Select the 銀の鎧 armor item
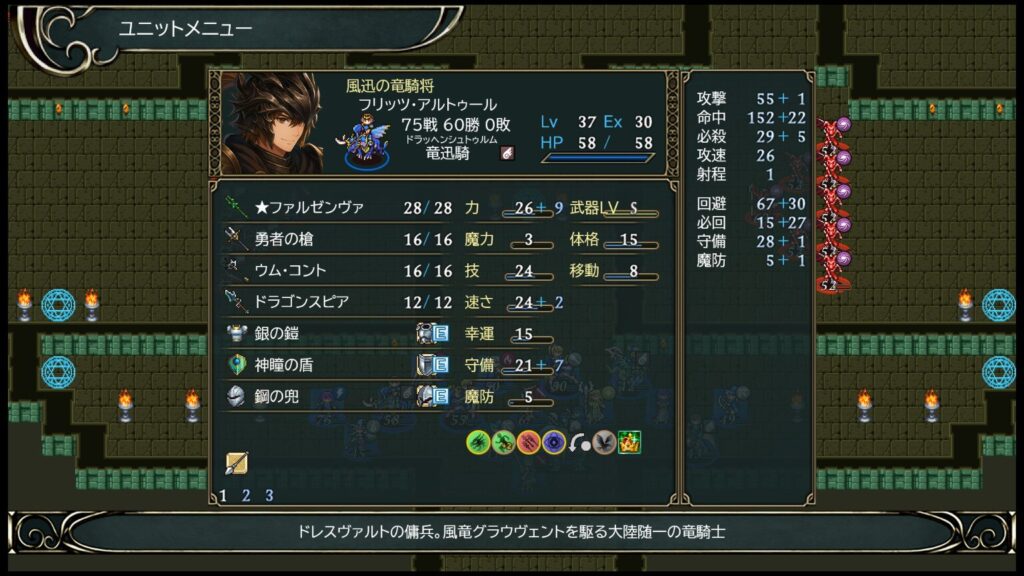1024x576 pixels. 277,334
